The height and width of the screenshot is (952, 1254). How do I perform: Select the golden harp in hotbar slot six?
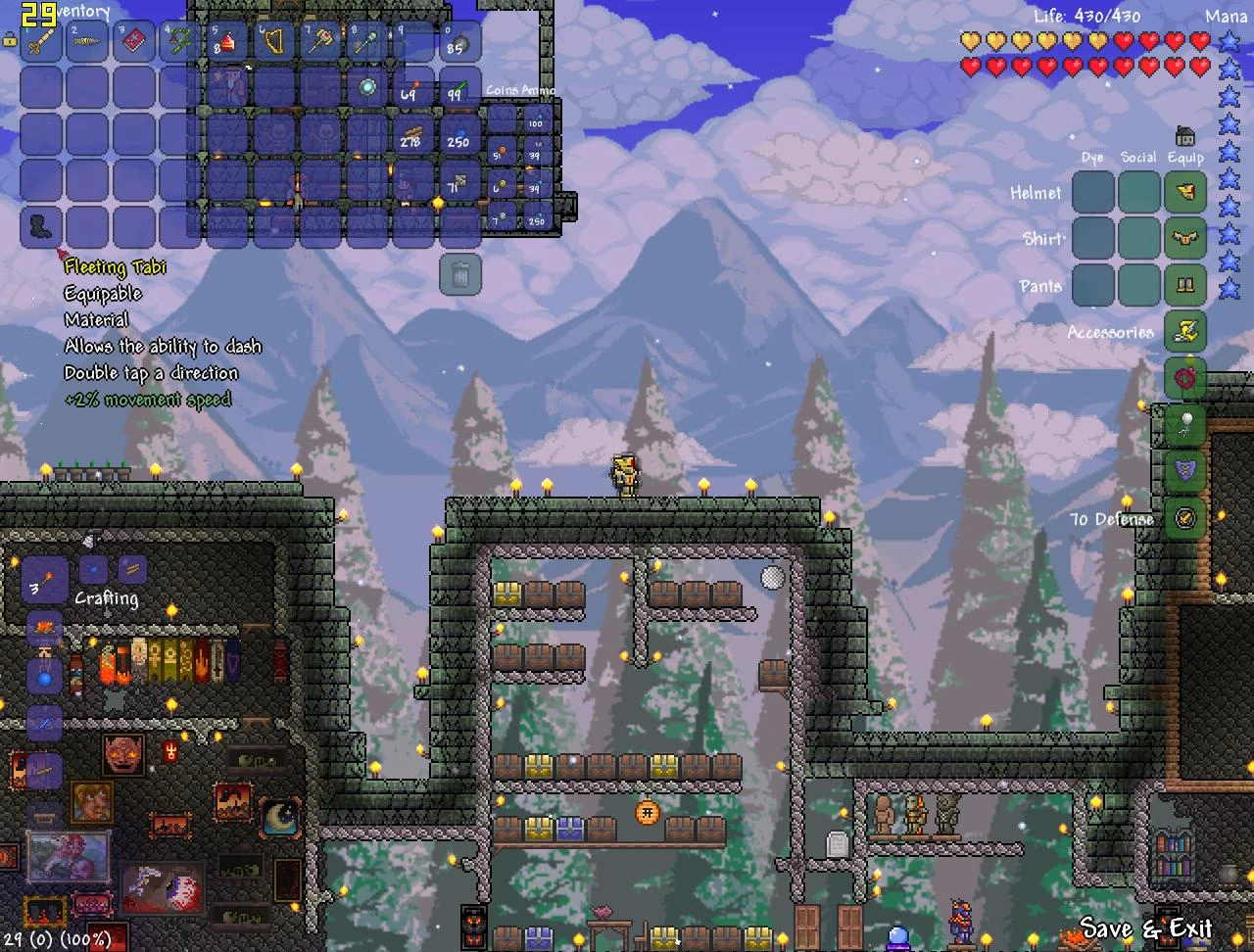(275, 41)
